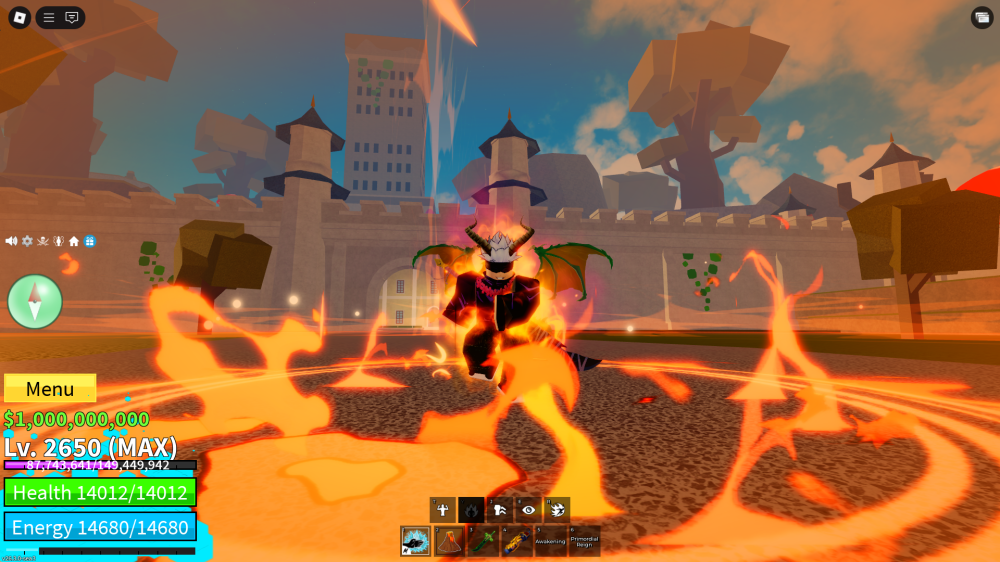
Task: Select the Primordial Reign hotbar slot
Action: (585, 541)
